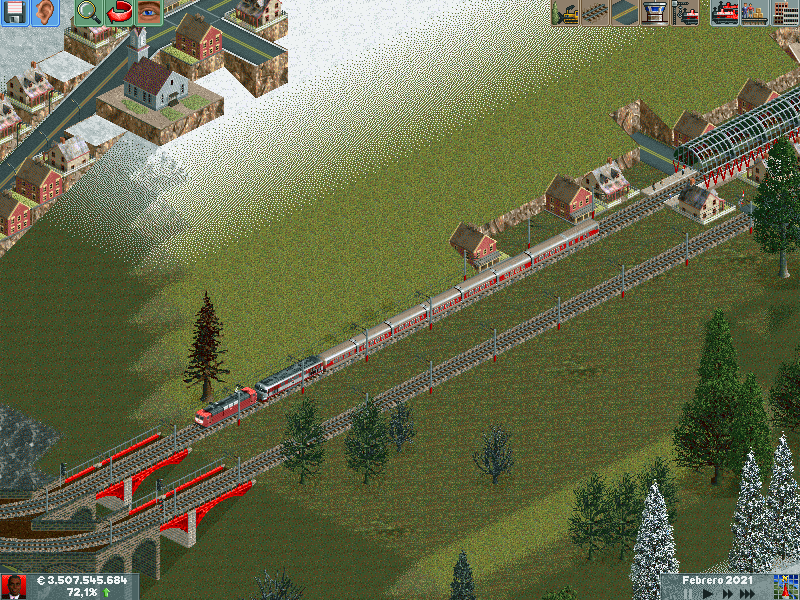800x600 pixels.
Task: Open the map from the bottom-right corner icon
Action: pos(786,587)
